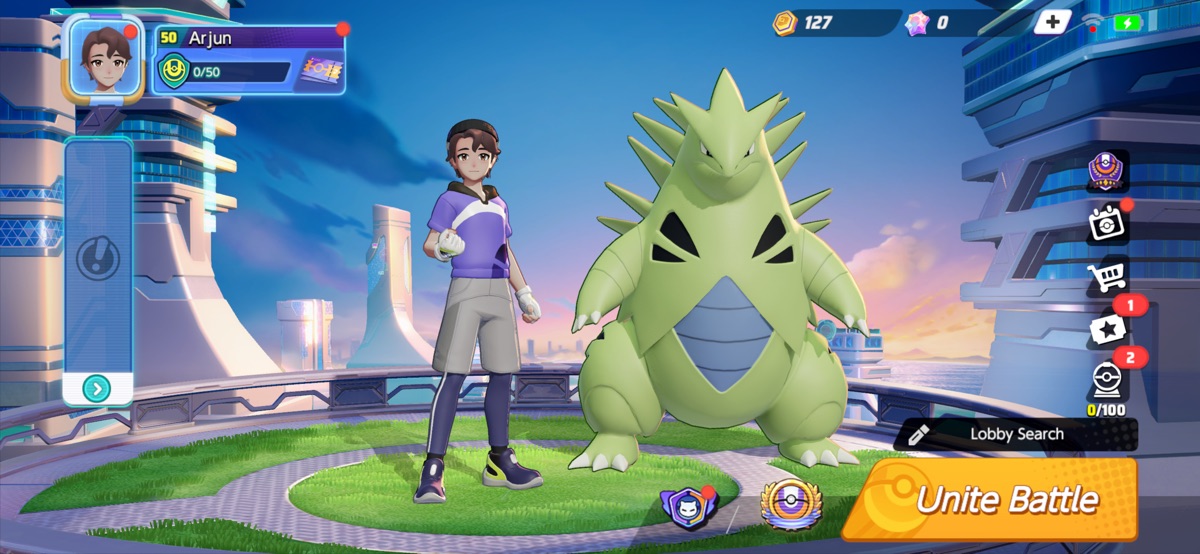The image size is (1200, 554).
Task: Open the energy rewards capsule icon
Action: [1107, 381]
